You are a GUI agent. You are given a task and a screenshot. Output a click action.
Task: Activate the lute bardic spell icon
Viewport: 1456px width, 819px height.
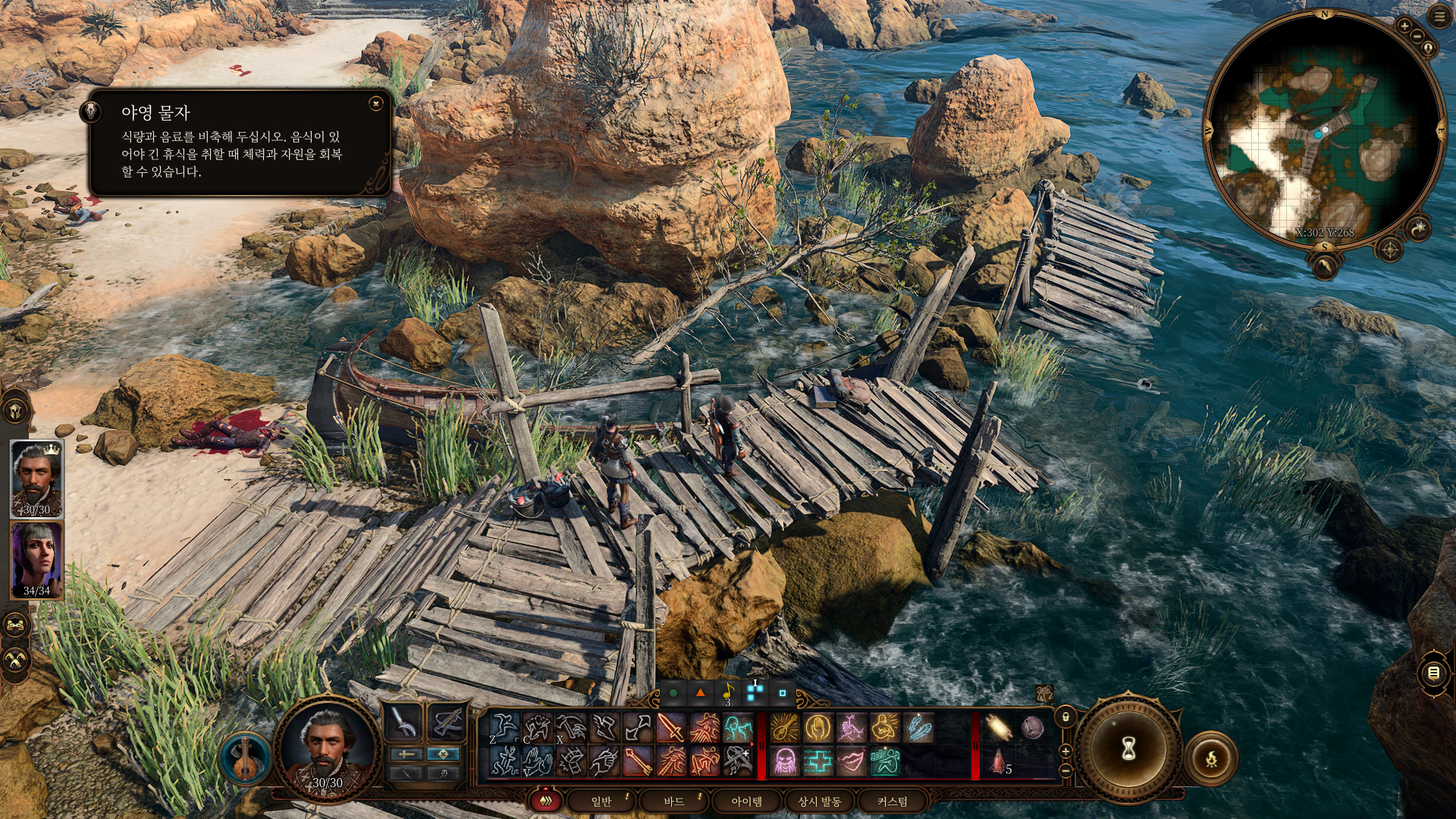tap(784, 728)
